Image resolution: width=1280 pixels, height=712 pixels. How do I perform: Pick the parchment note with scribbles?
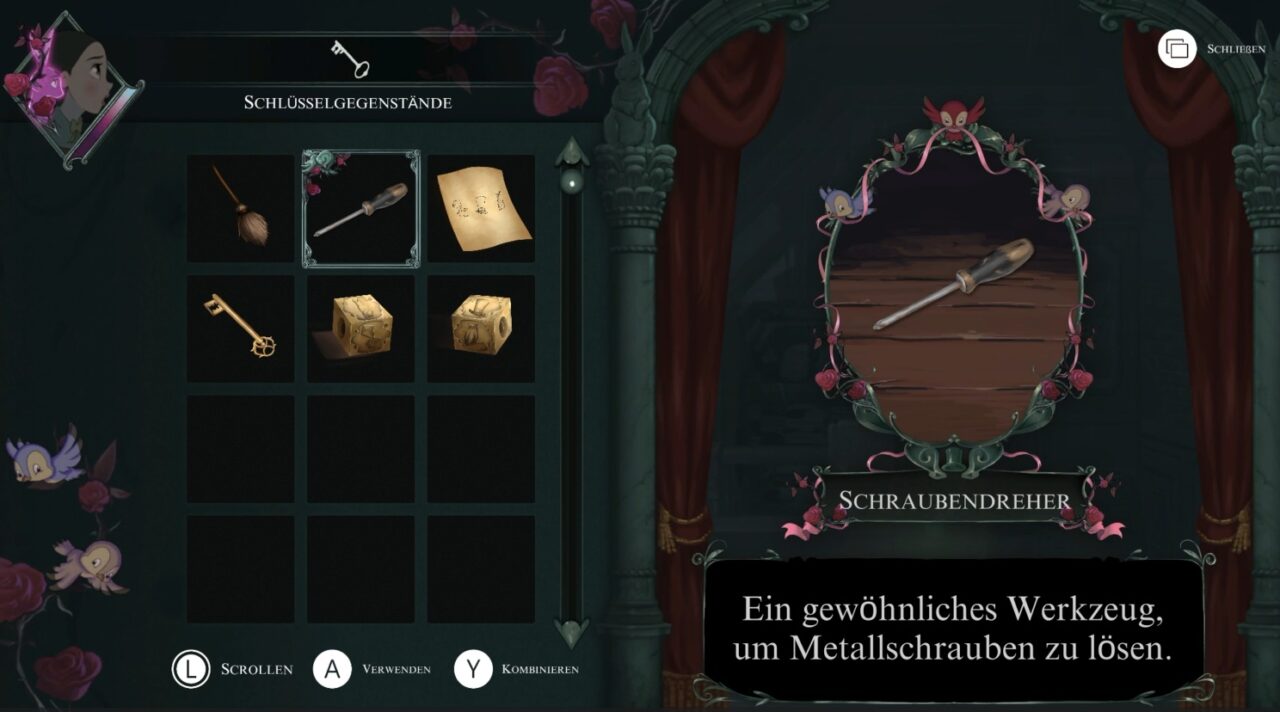click(481, 208)
